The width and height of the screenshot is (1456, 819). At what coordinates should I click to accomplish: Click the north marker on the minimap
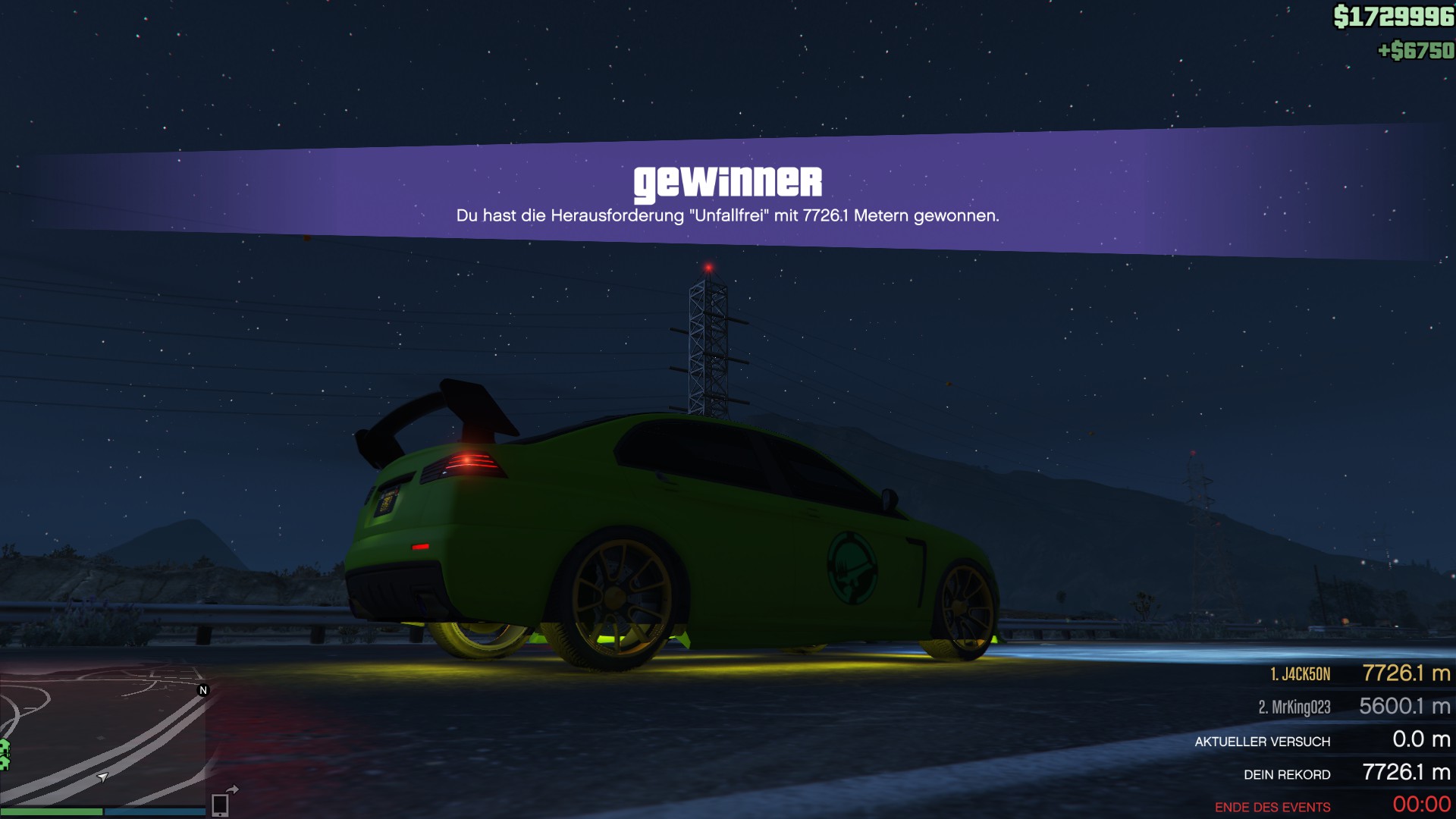tap(203, 690)
